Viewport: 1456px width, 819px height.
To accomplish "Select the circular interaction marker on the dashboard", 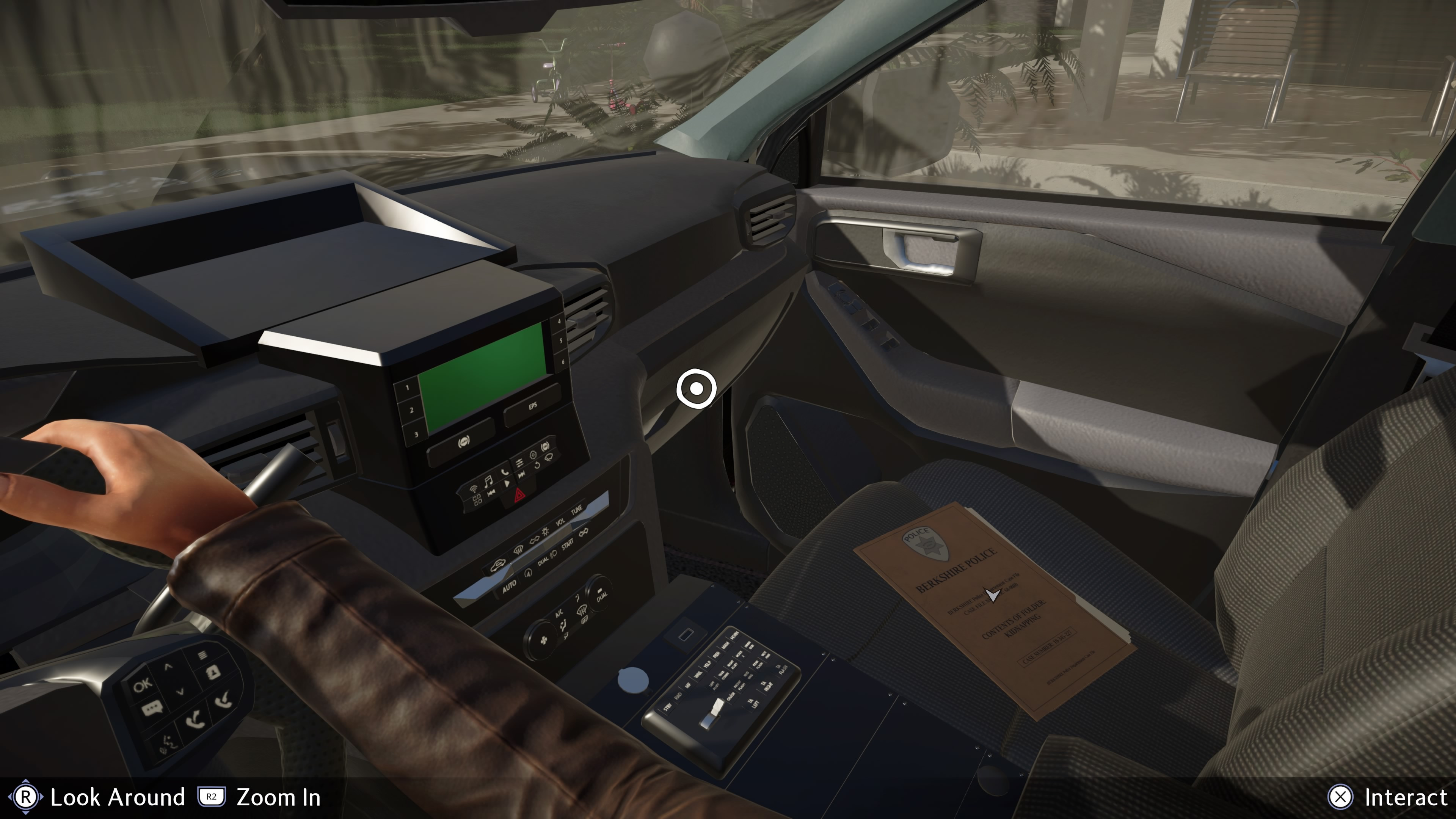I will click(697, 389).
